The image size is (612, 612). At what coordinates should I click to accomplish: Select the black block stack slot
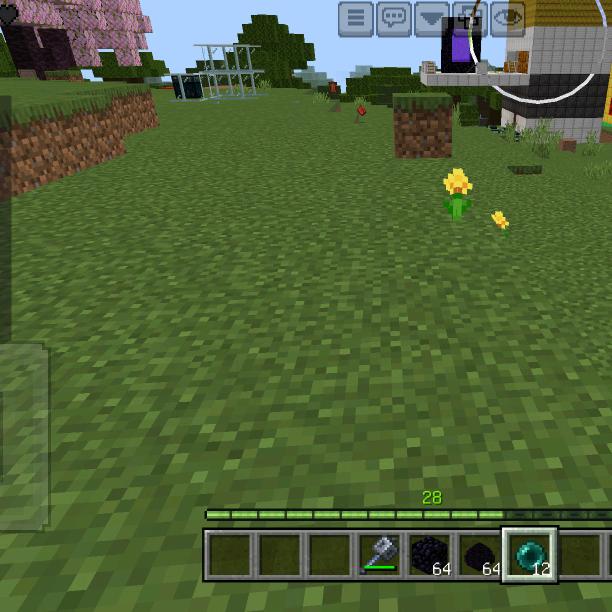430,554
